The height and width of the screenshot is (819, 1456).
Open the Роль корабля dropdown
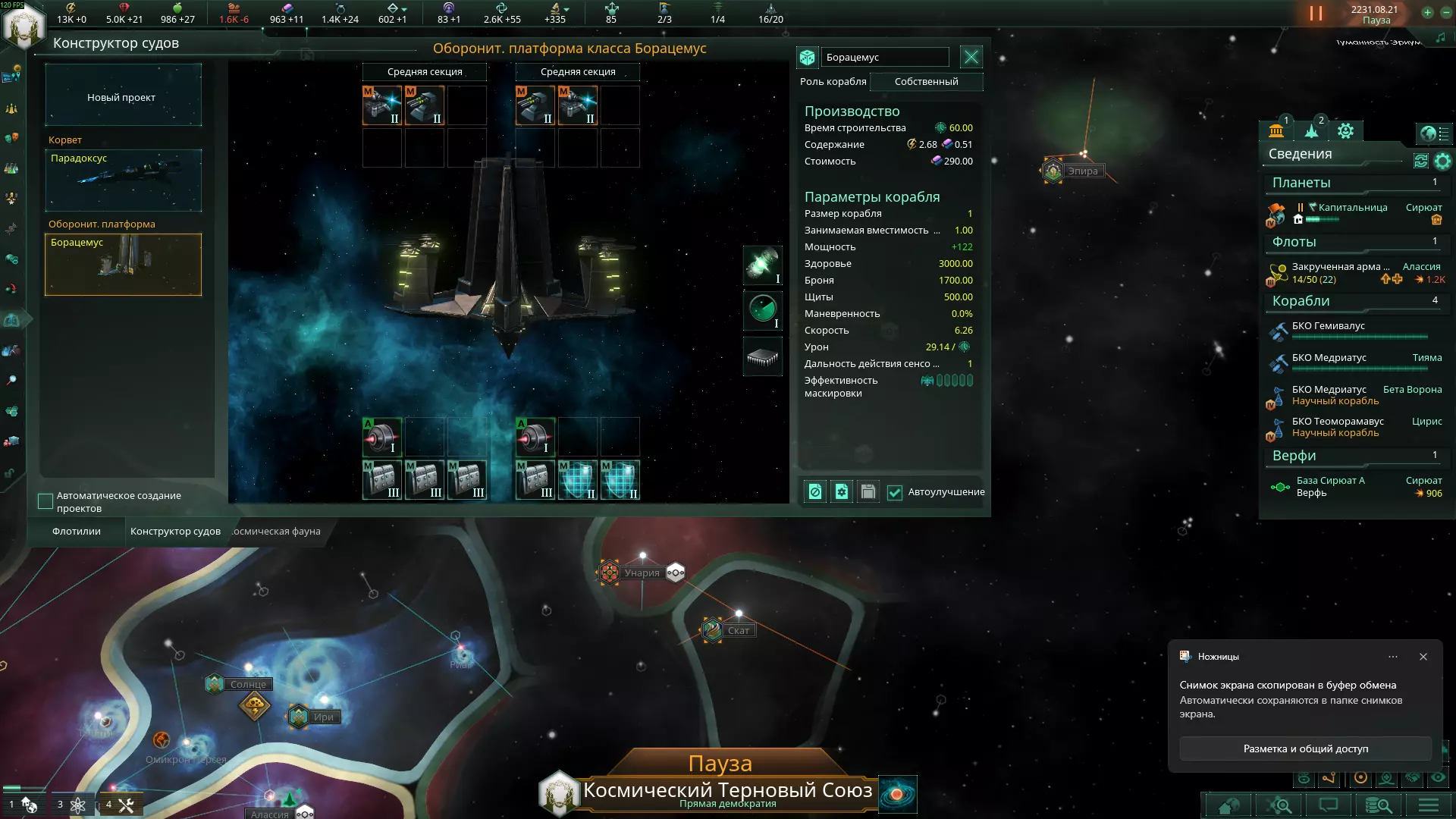click(926, 82)
